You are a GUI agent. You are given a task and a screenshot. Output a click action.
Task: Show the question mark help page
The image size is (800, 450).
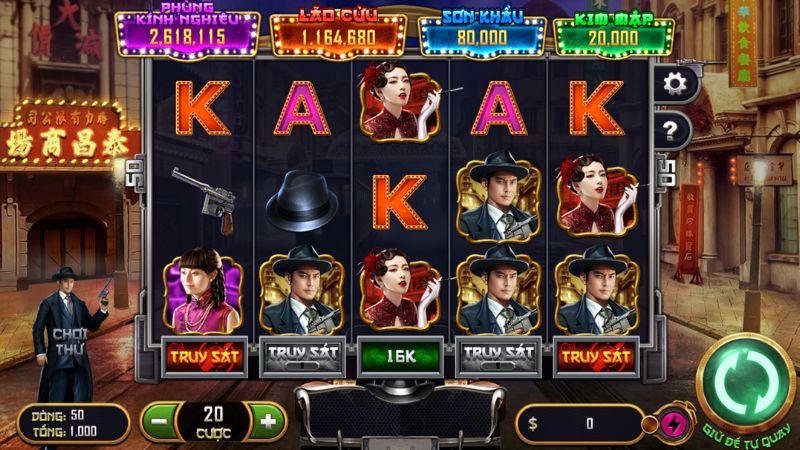(x=672, y=129)
